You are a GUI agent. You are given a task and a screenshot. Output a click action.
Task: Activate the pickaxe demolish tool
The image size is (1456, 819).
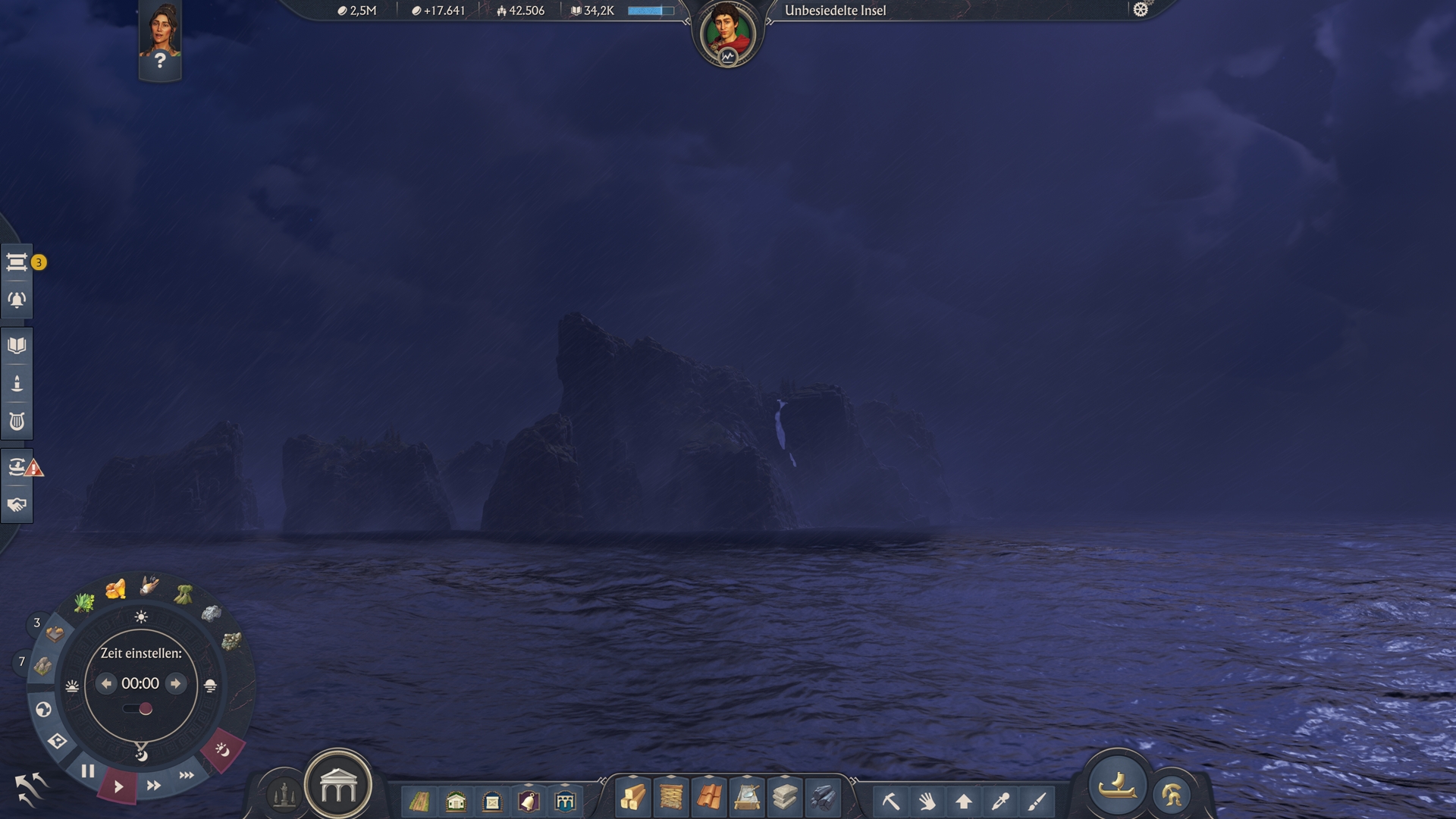click(891, 801)
